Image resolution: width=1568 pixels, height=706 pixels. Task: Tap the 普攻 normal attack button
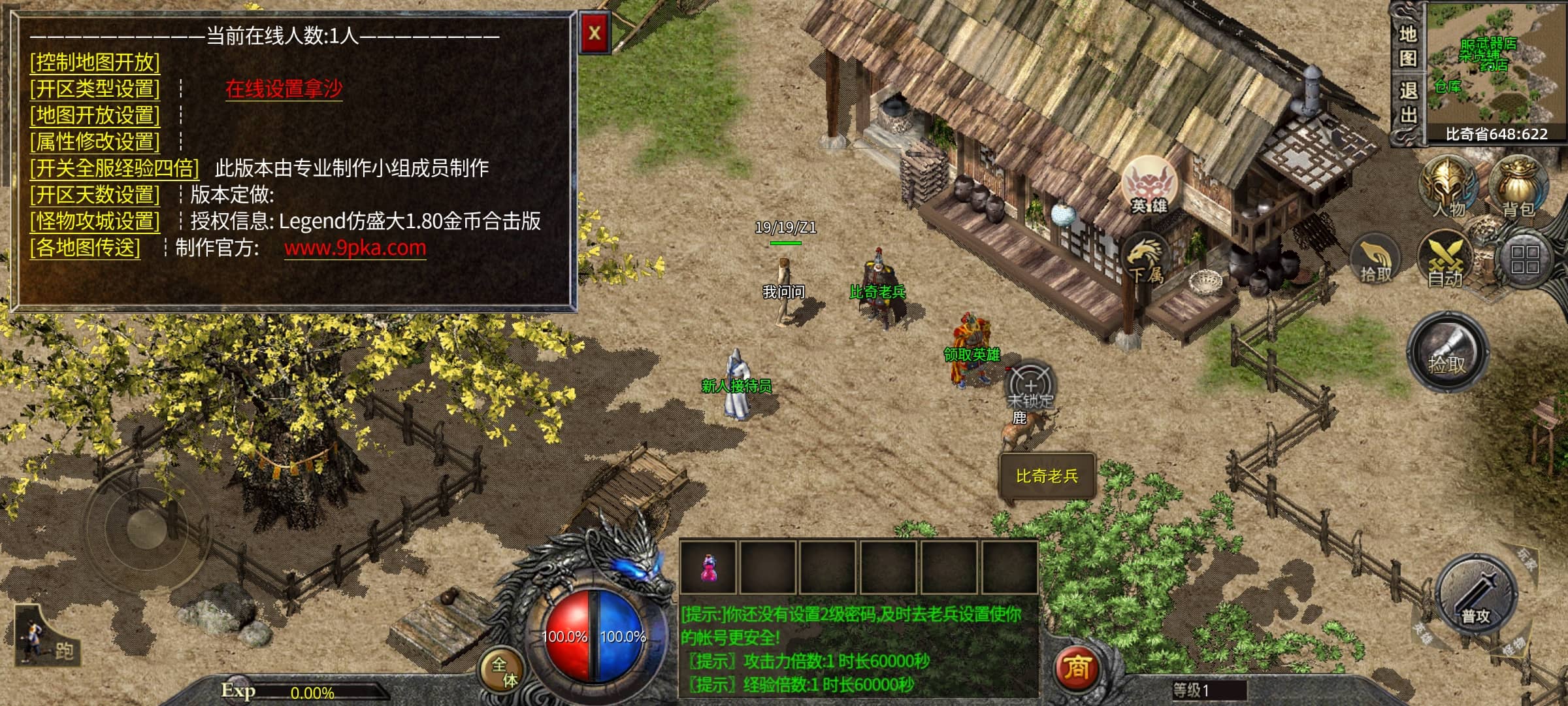click(1476, 596)
